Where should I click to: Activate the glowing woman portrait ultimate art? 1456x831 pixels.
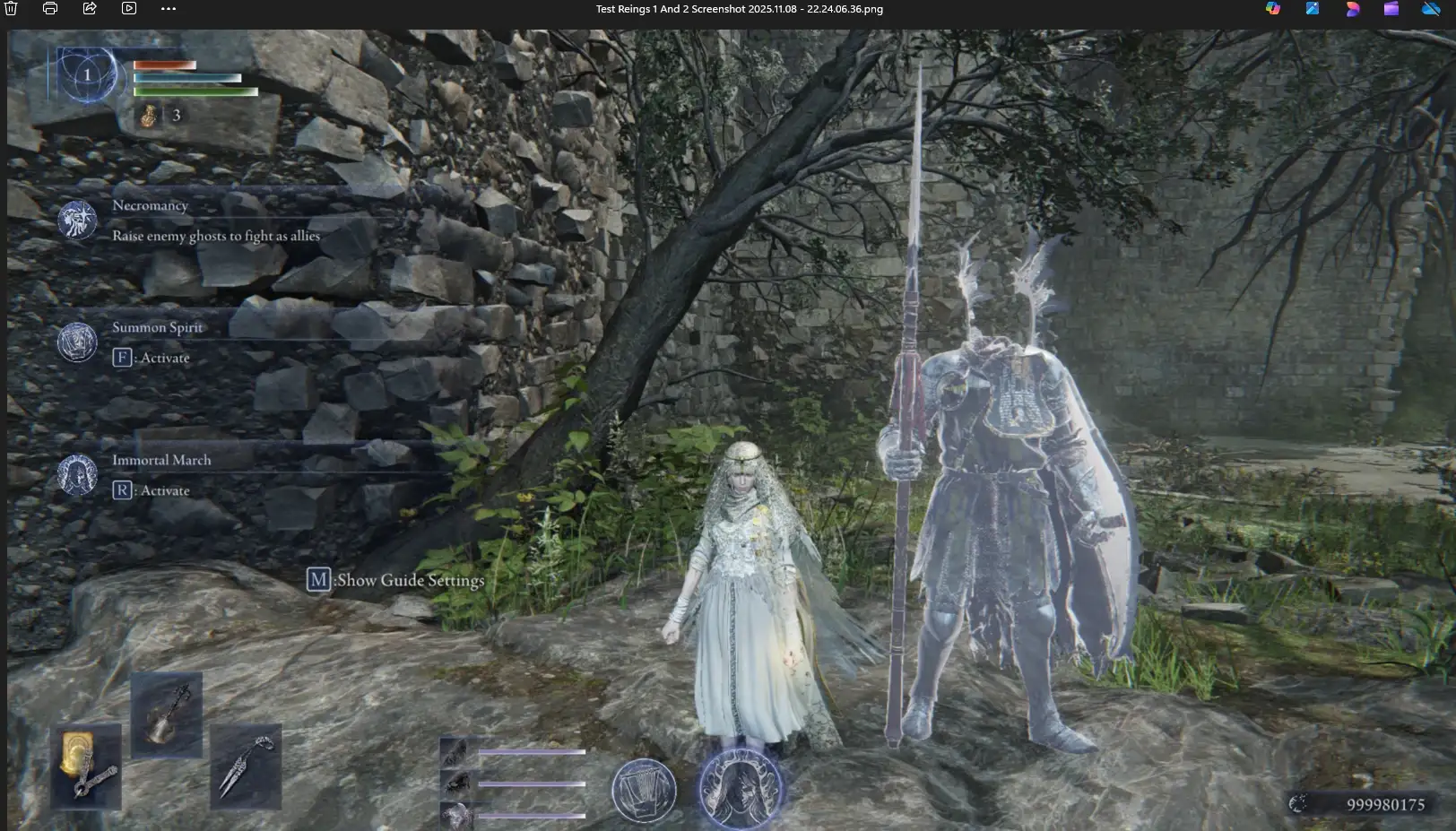741,789
